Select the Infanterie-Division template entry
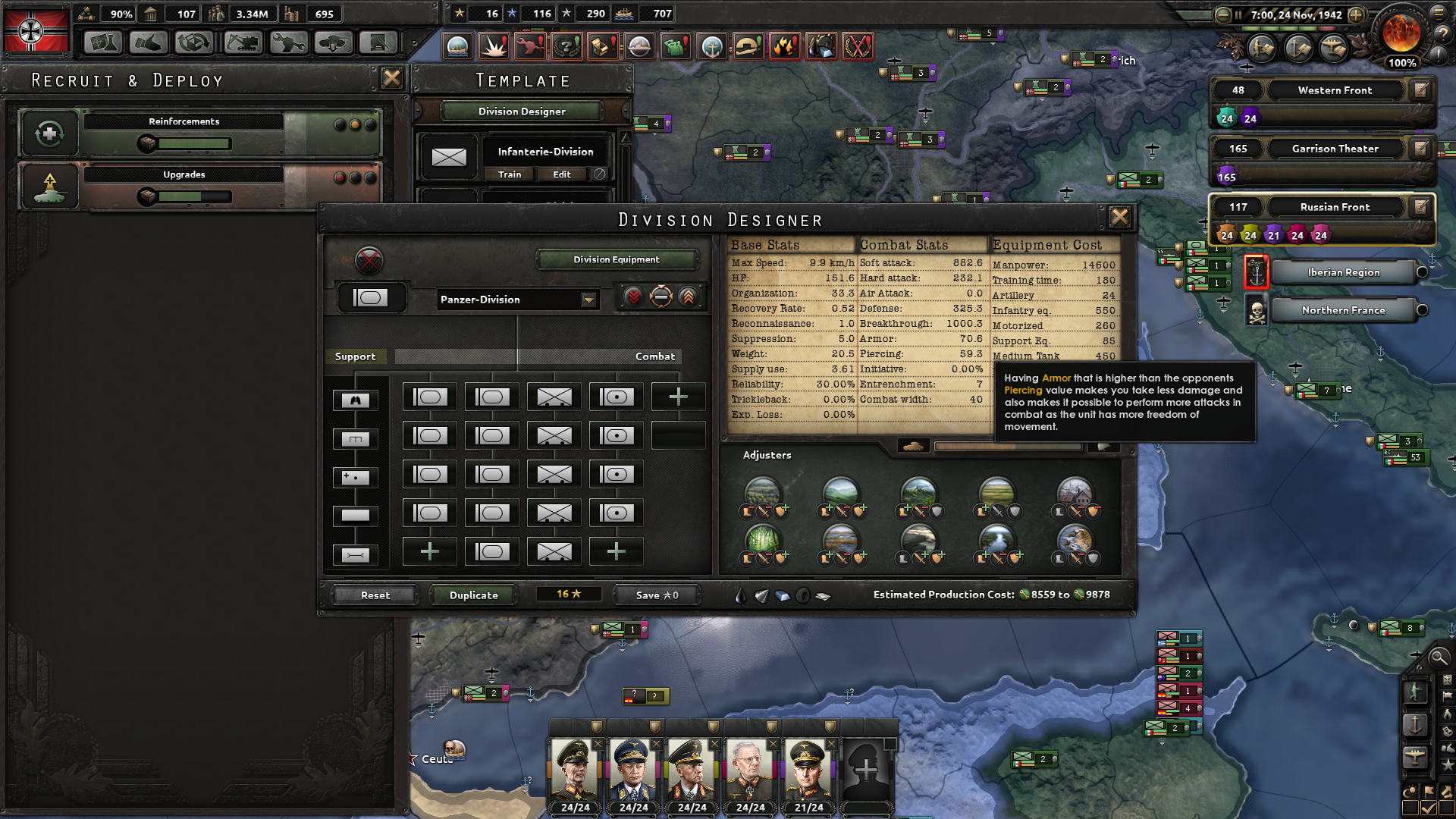This screenshot has width=1456, height=819. tap(545, 151)
